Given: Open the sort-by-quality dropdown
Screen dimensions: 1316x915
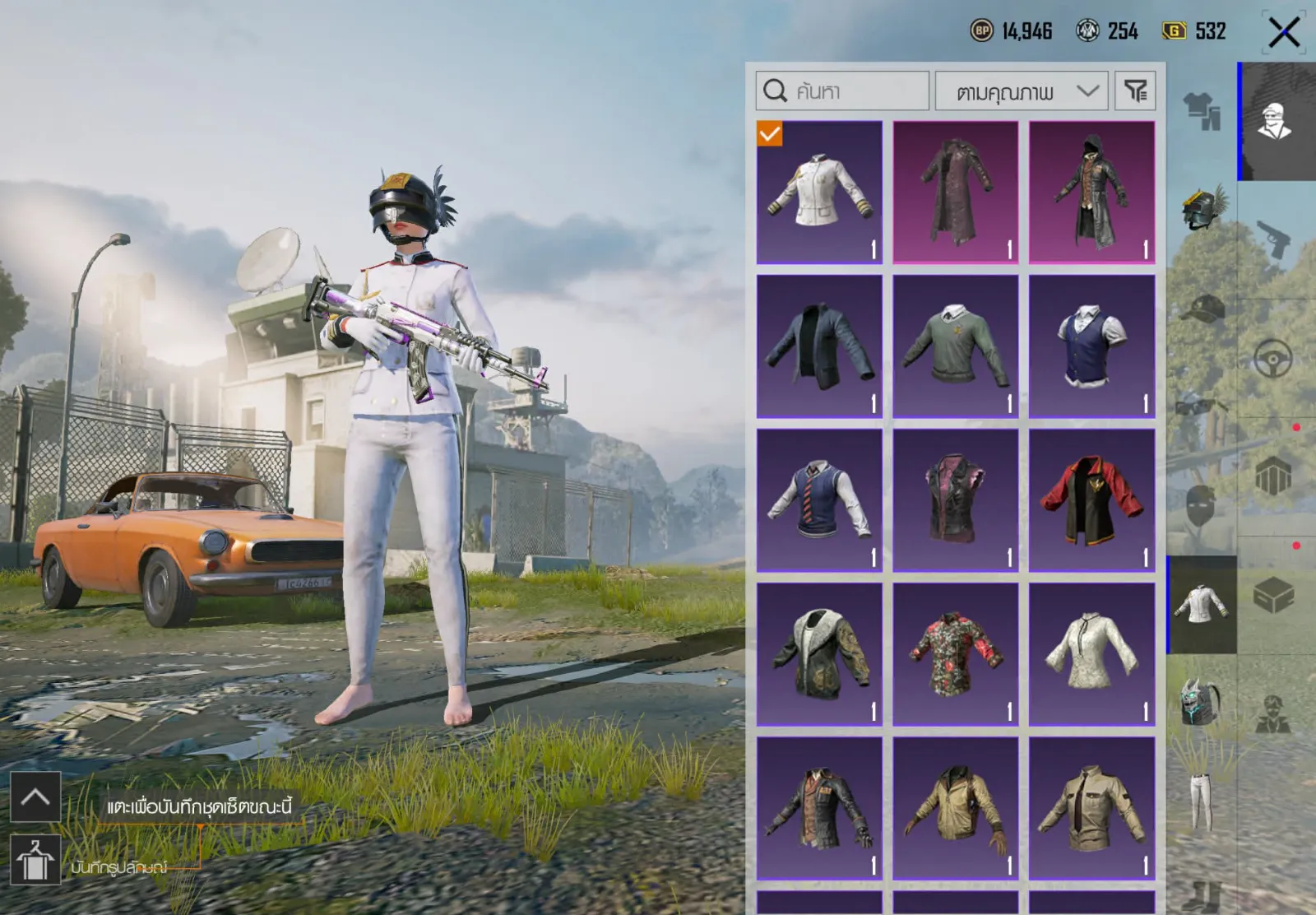Looking at the screenshot, I should click(x=1022, y=91).
